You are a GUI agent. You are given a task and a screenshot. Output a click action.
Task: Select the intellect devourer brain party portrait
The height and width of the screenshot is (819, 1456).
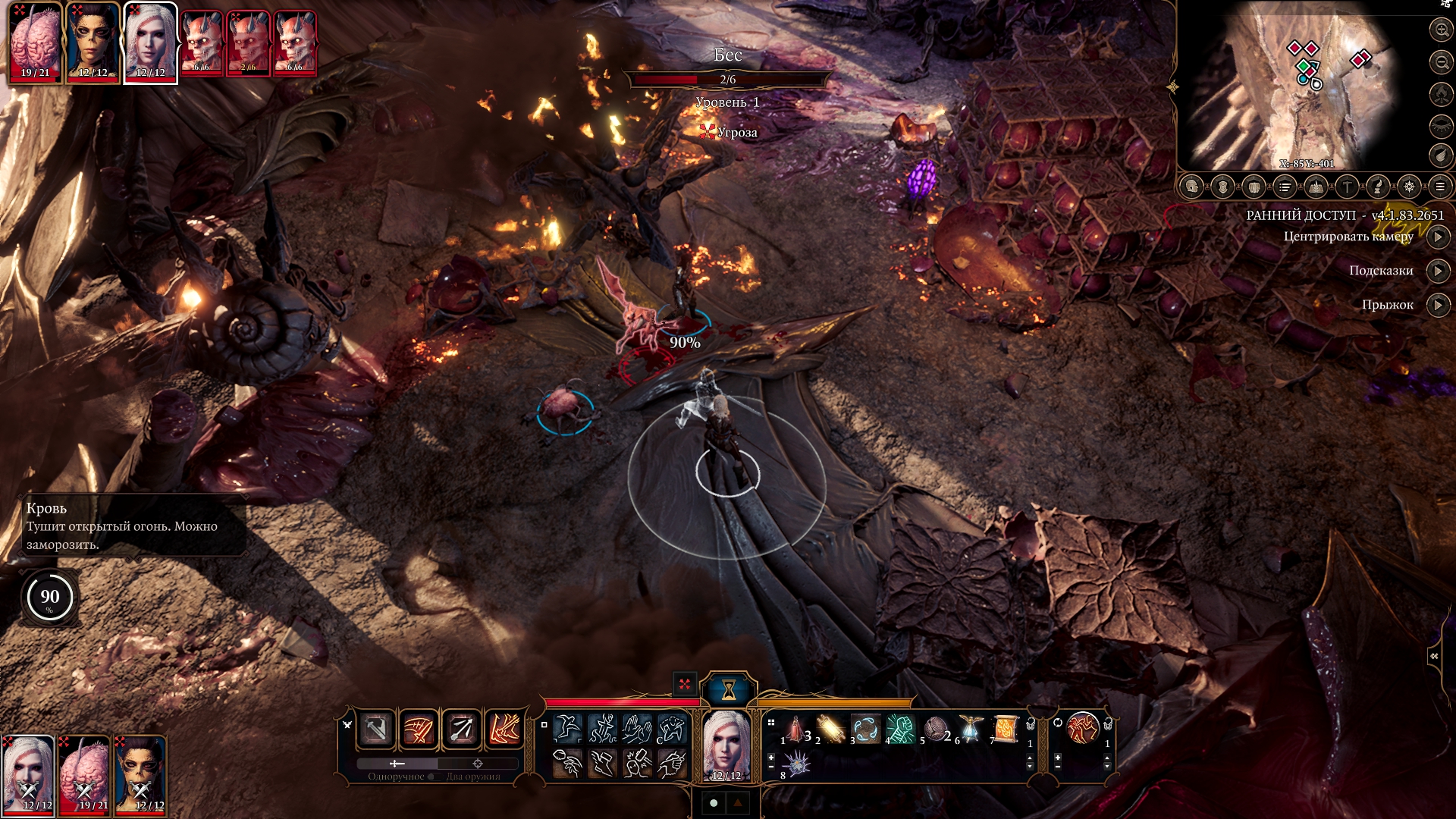pos(35,42)
